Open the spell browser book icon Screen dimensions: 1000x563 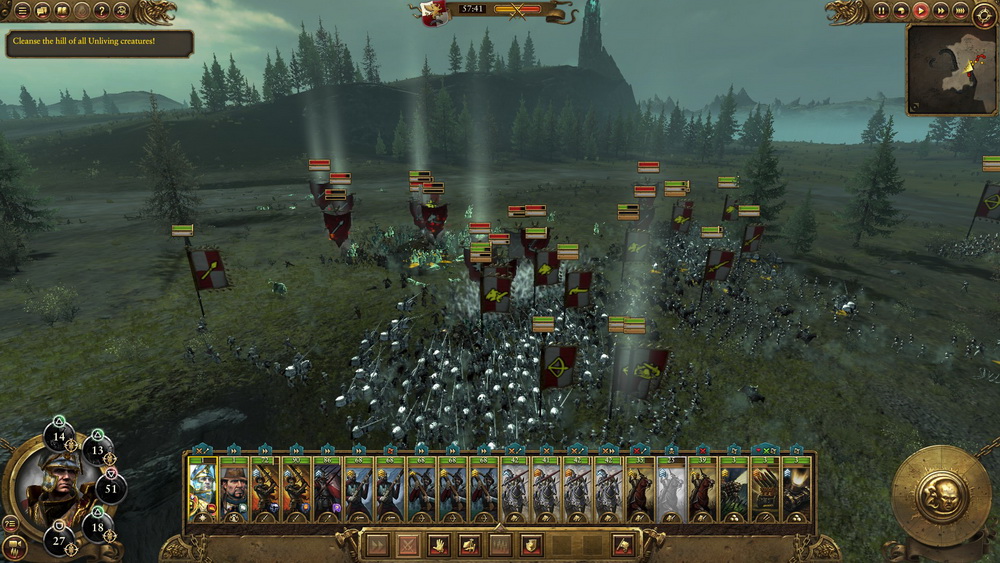tap(62, 11)
